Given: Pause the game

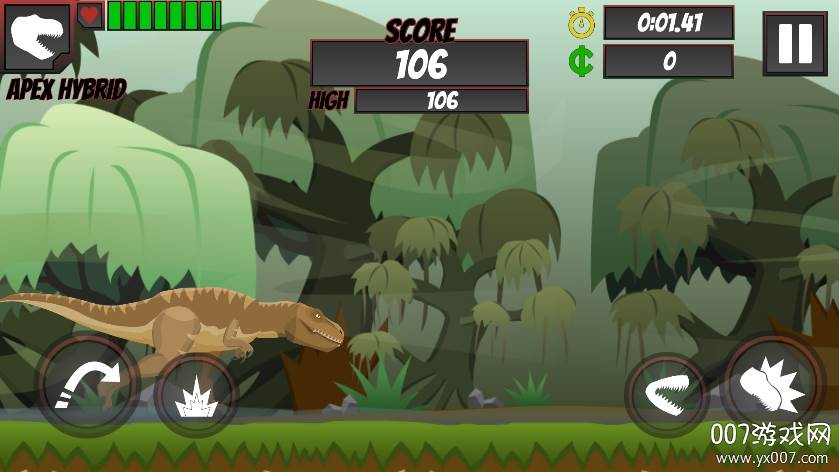Looking at the screenshot, I should click(795, 44).
